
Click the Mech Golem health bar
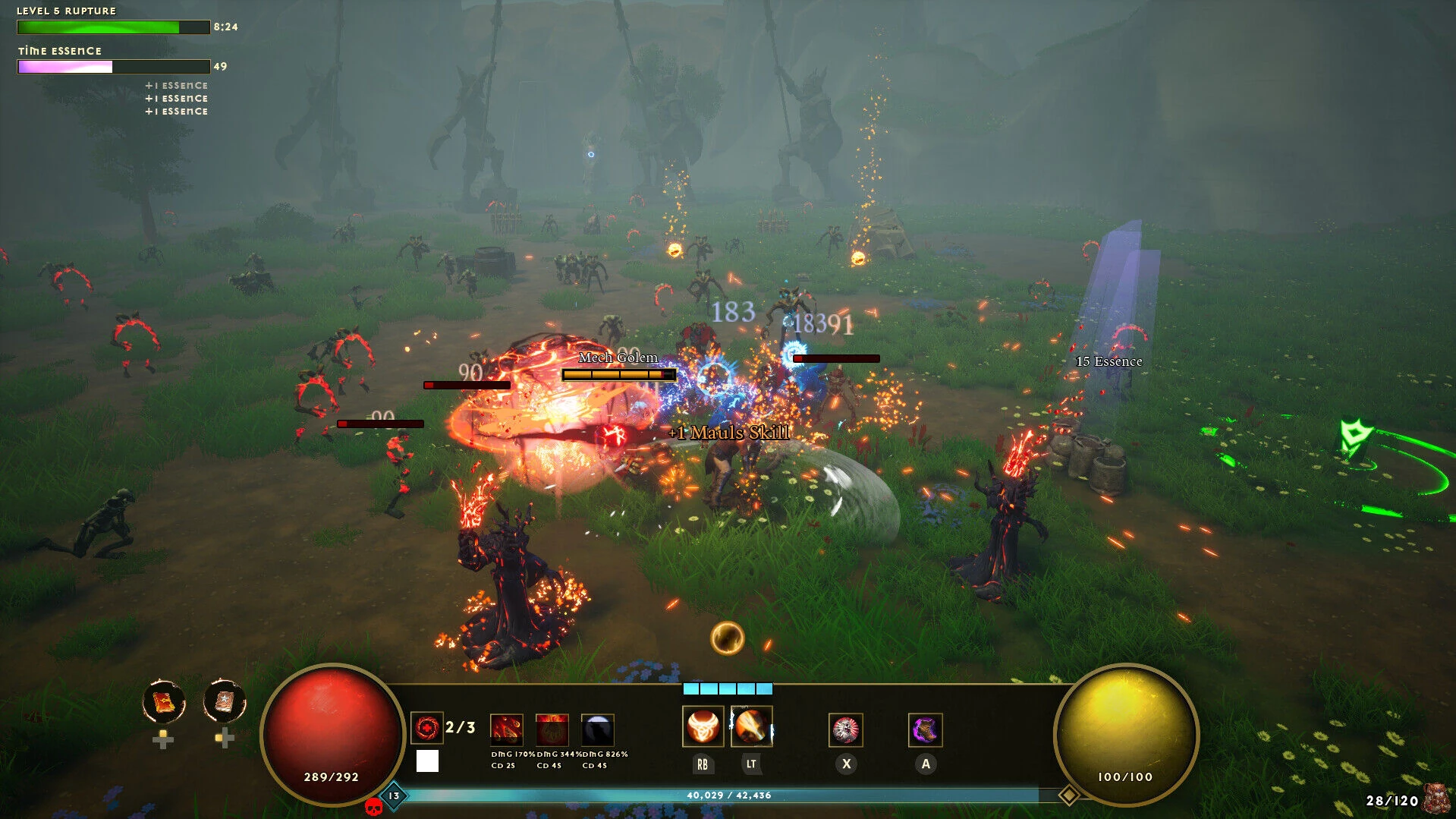click(618, 373)
